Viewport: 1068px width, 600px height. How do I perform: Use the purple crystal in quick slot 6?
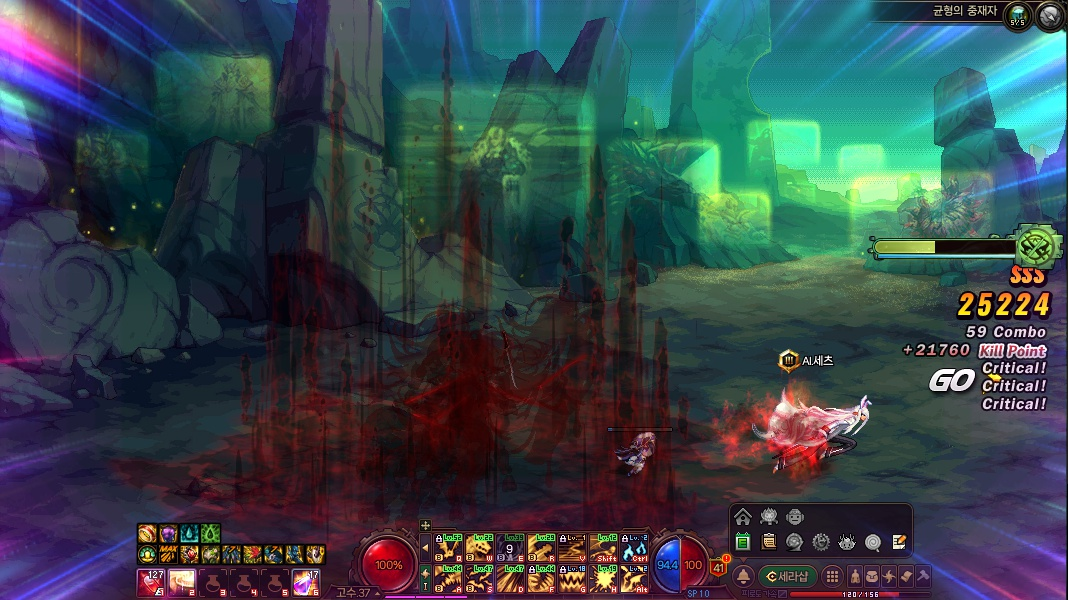point(306,581)
